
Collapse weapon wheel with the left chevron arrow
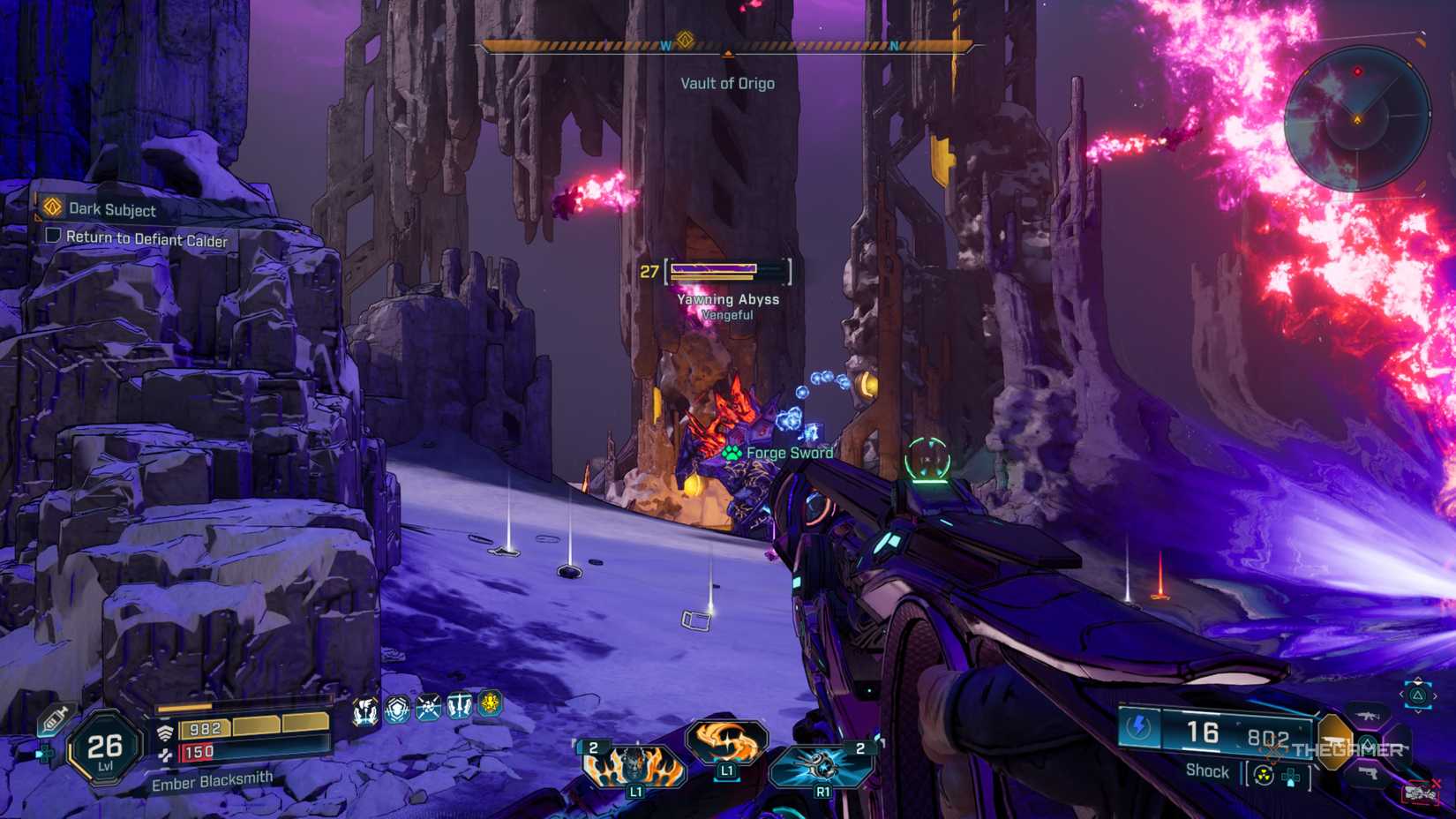pos(1401,695)
